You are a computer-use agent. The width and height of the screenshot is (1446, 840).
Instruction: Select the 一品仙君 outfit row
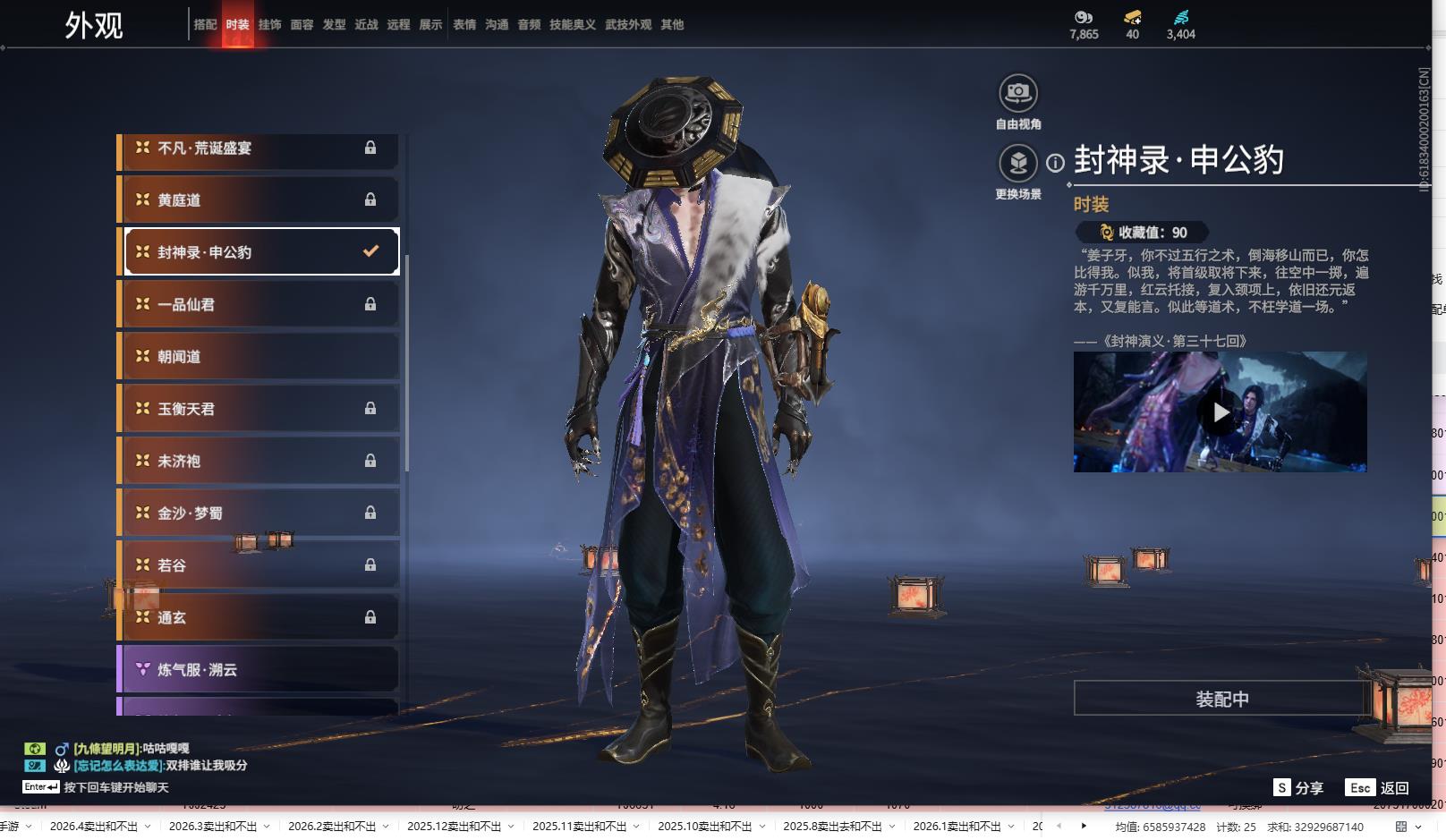[x=259, y=305]
